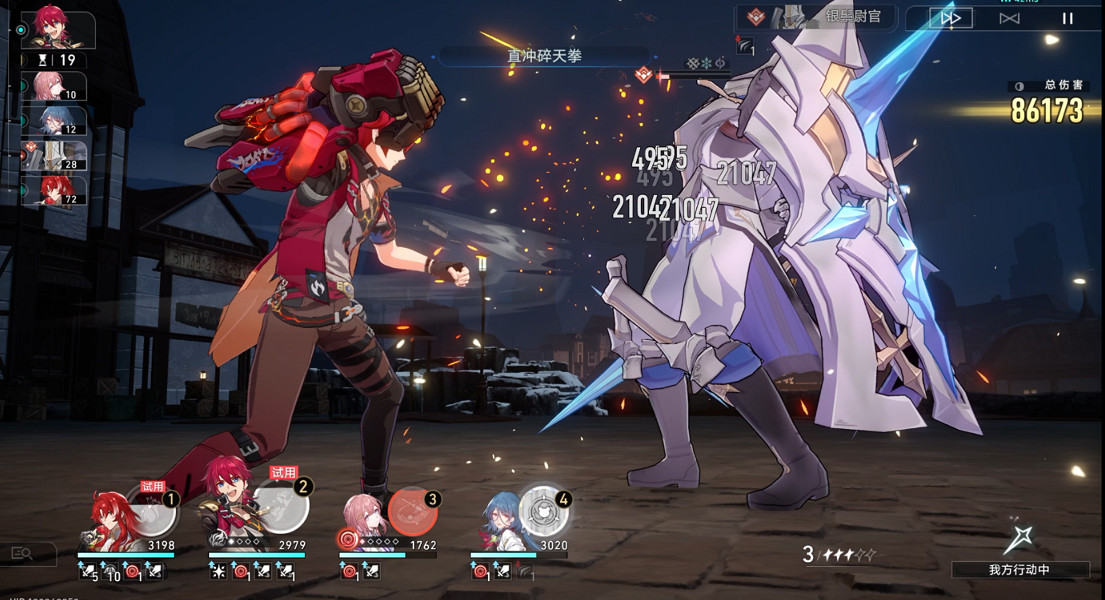Image resolution: width=1105 pixels, height=600 pixels.
Task: Open the enemy info panel beside the name
Action: pyautogui.click(x=757, y=17)
